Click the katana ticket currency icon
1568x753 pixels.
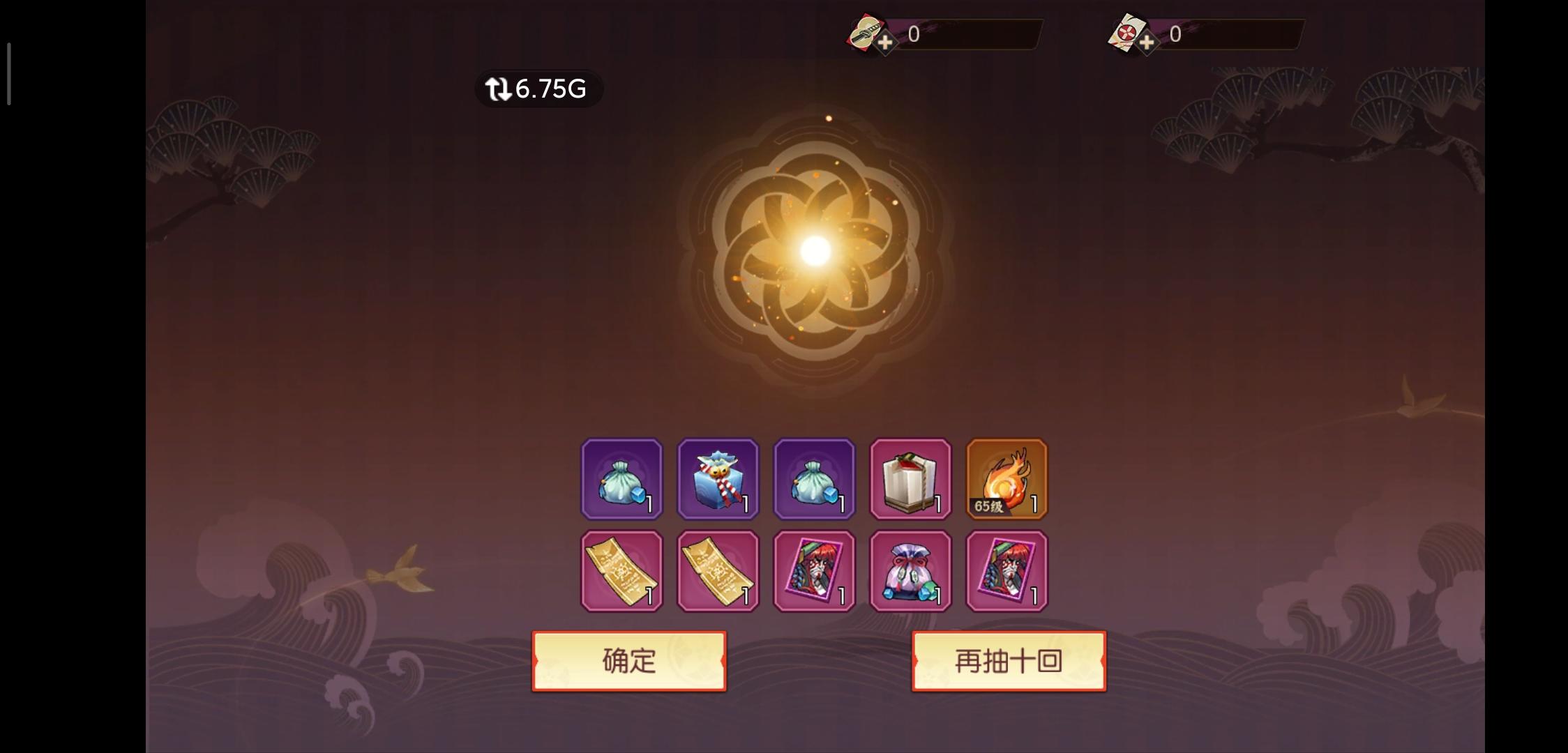click(x=865, y=33)
